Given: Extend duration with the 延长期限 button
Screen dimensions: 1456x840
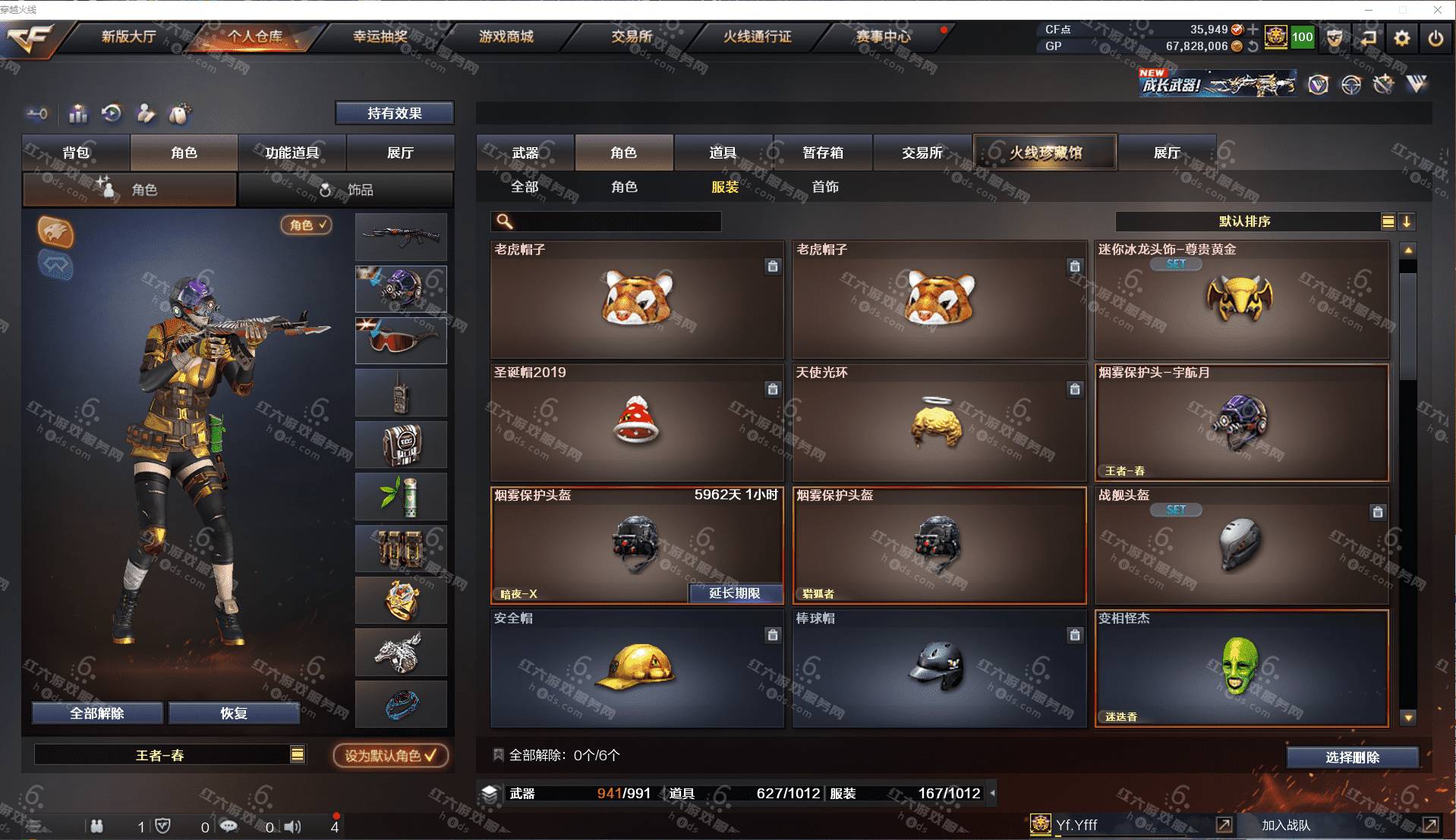Looking at the screenshot, I should [x=735, y=593].
